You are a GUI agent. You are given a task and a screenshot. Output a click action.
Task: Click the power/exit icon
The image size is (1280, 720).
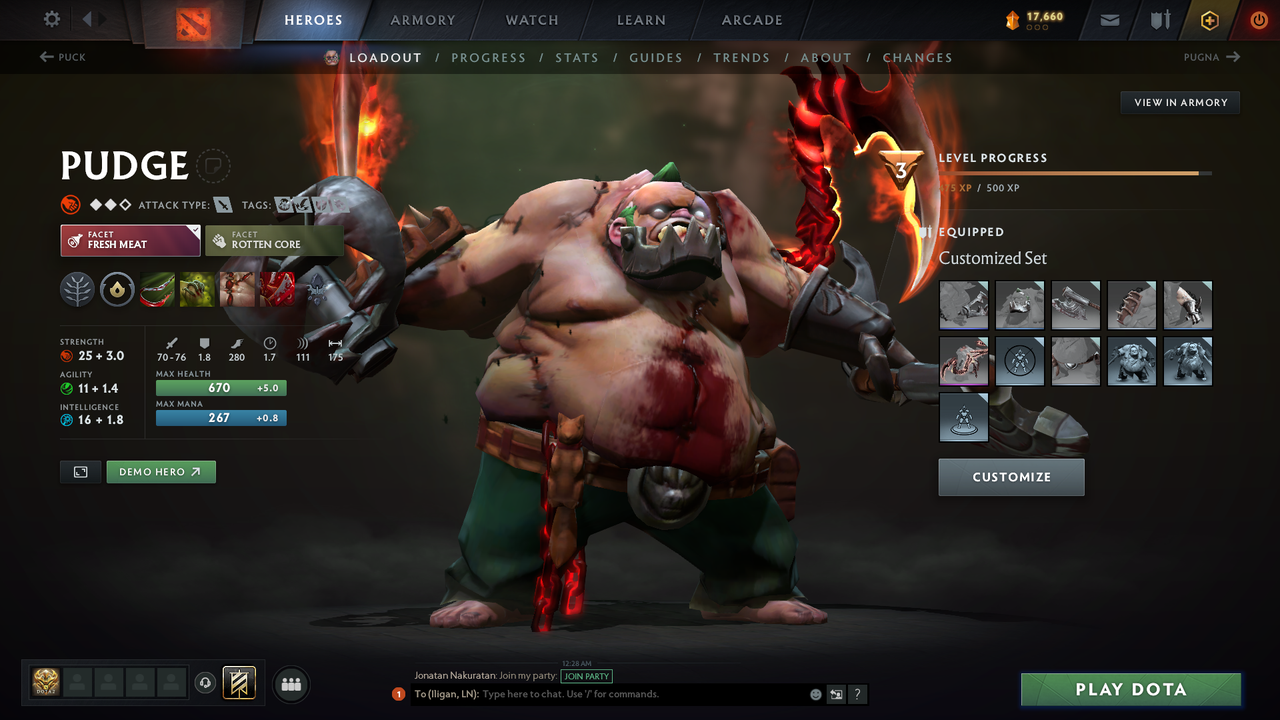click(x=1257, y=20)
